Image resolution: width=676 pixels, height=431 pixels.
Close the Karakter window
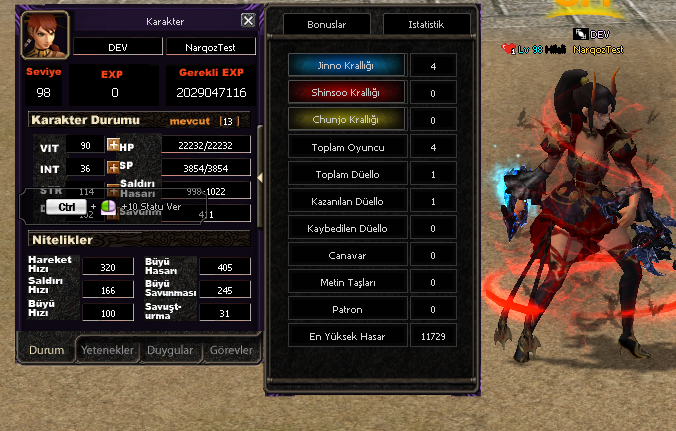tap(248, 20)
